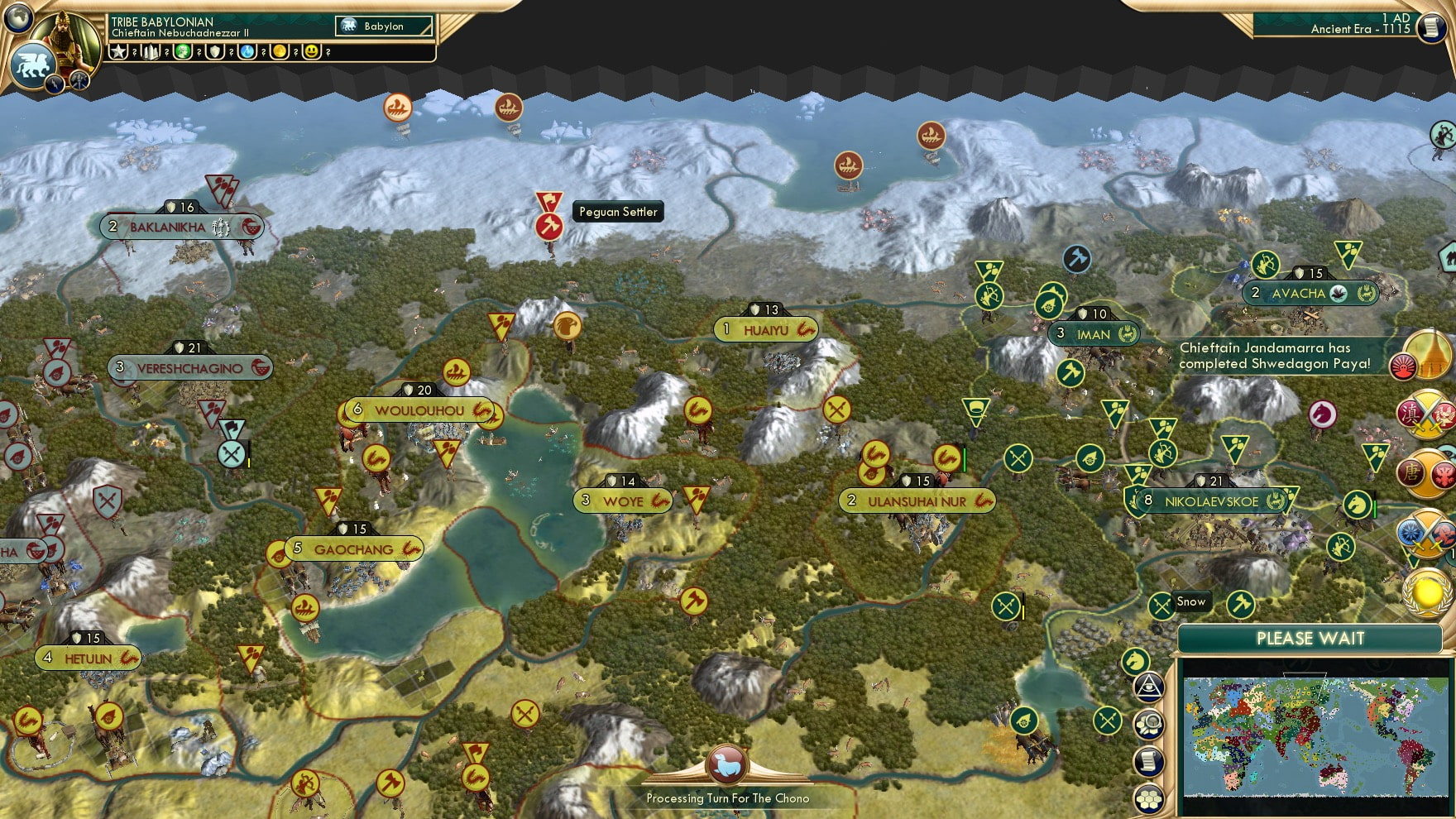Open the notification log scroll beside minimap
The image size is (1456, 819).
[1148, 759]
